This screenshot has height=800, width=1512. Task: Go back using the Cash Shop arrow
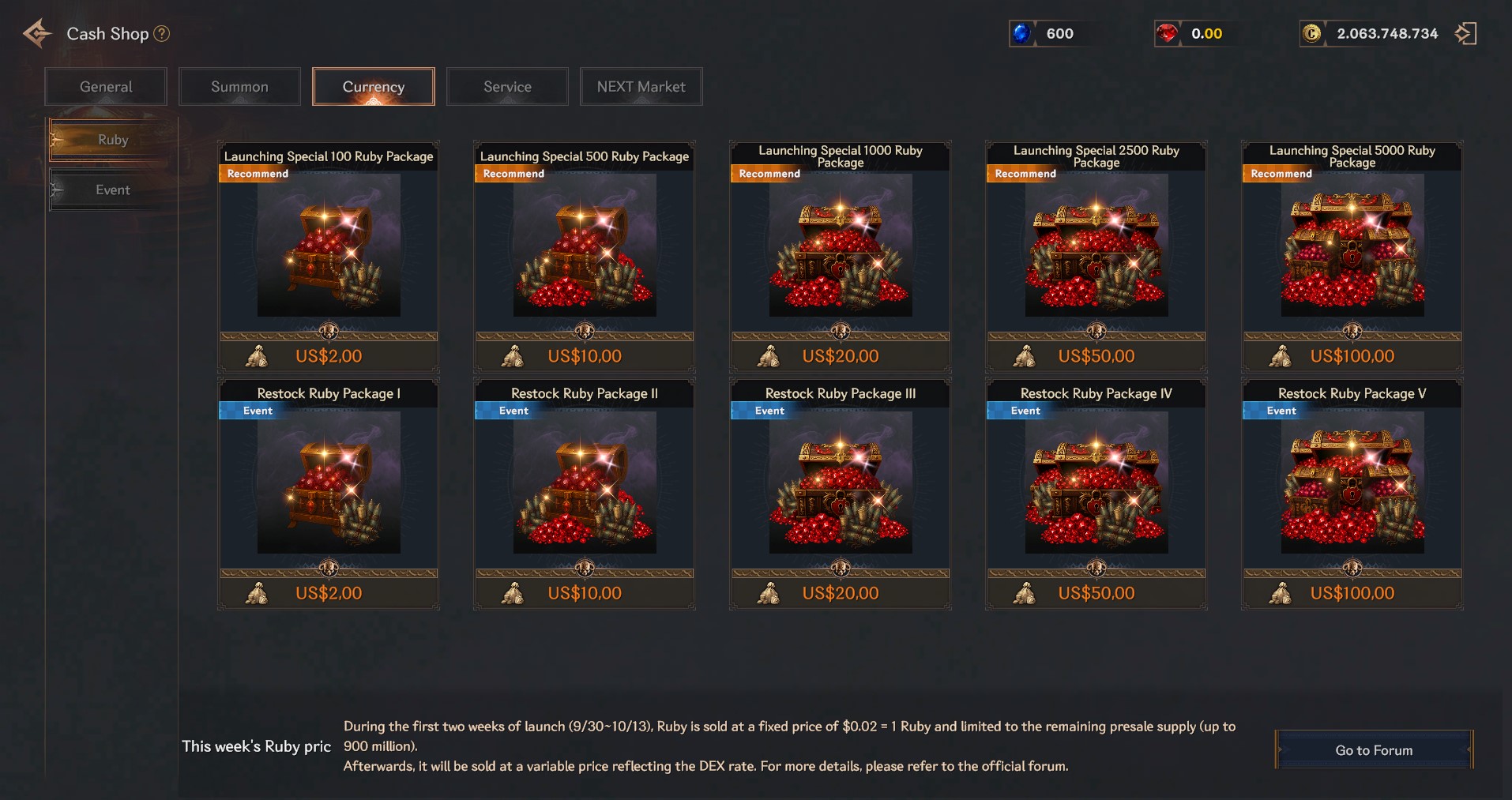point(37,34)
